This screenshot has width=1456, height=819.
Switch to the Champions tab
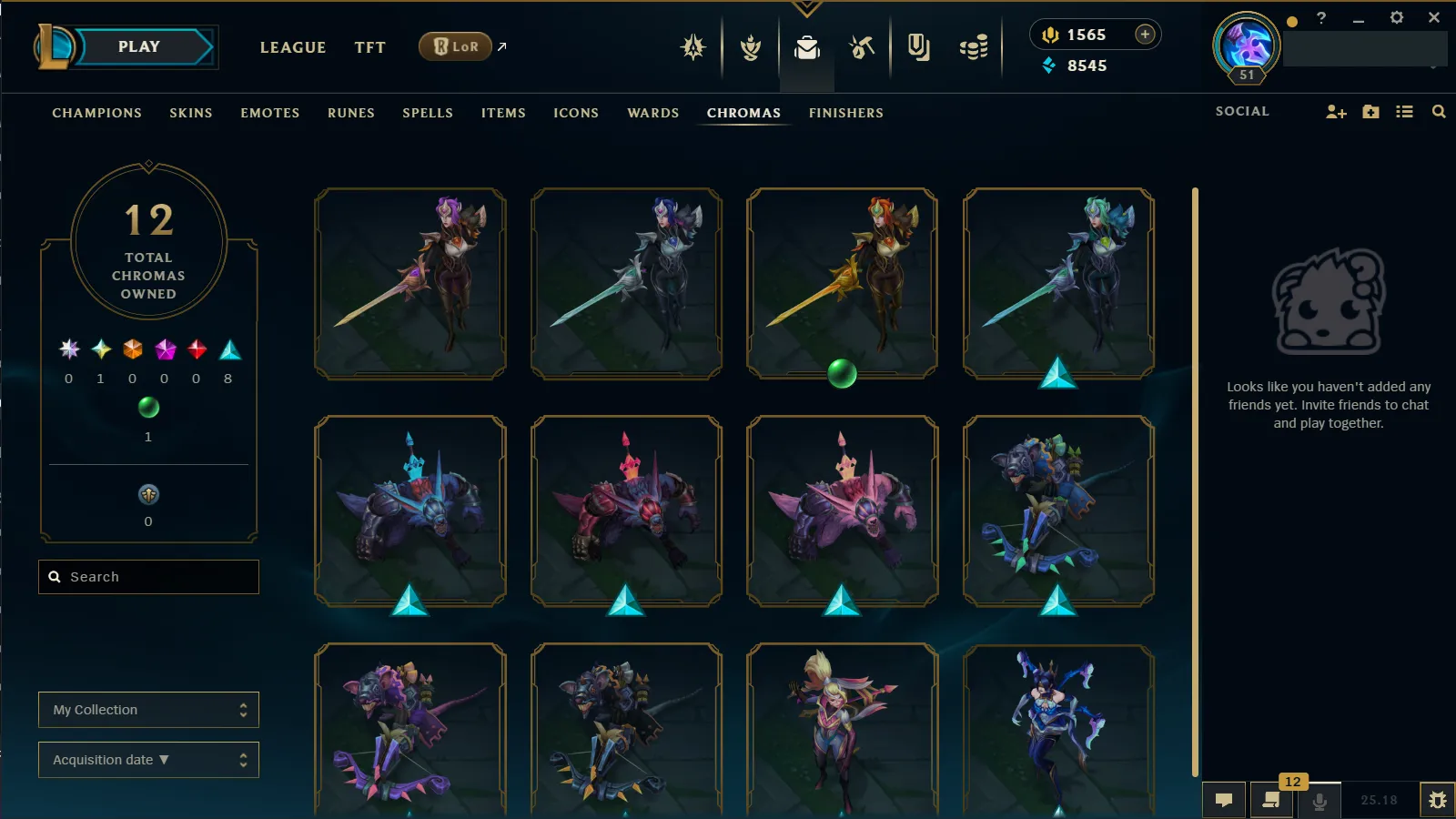click(96, 113)
